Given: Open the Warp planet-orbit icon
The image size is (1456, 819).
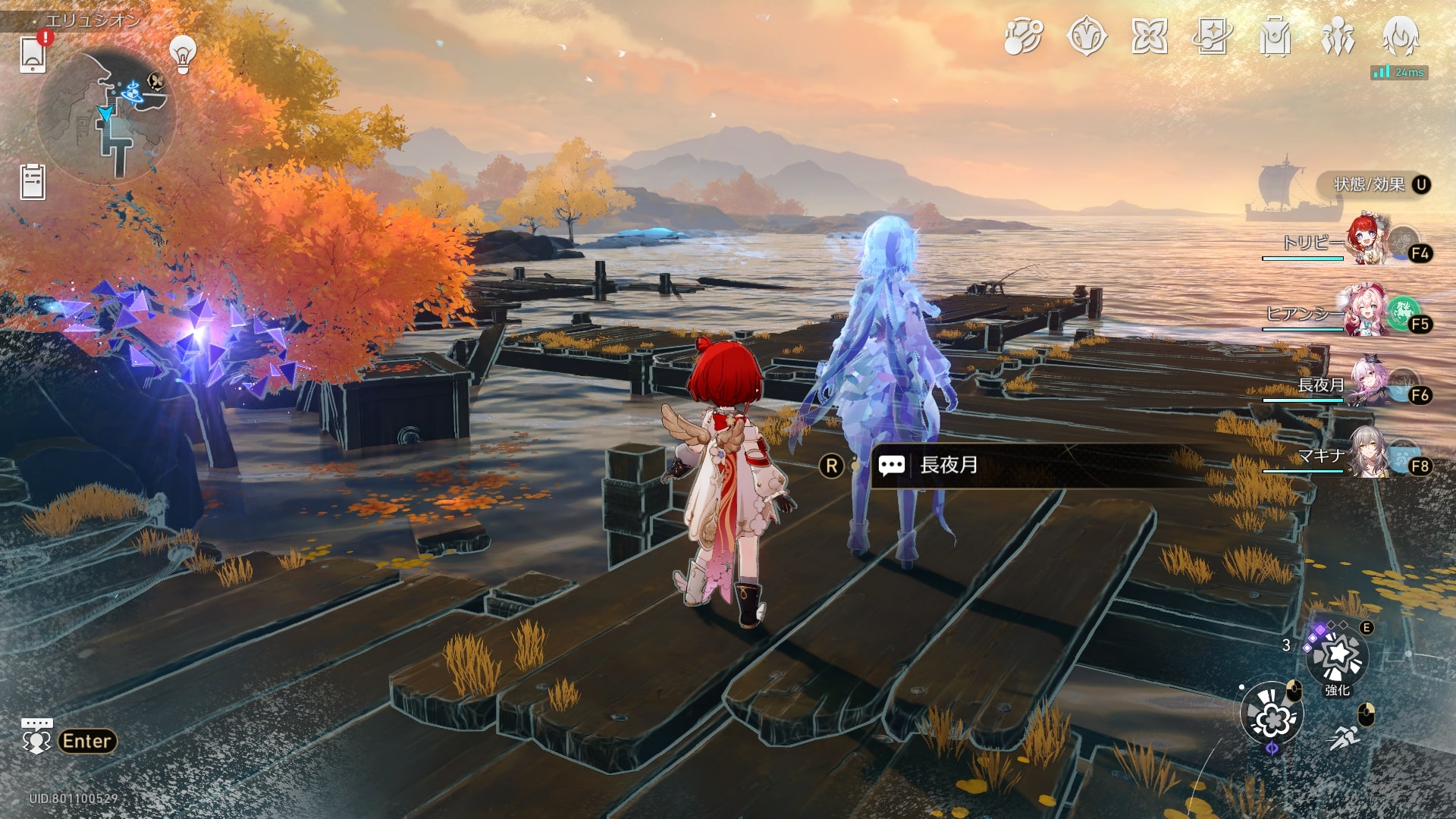Looking at the screenshot, I should tap(1023, 36).
